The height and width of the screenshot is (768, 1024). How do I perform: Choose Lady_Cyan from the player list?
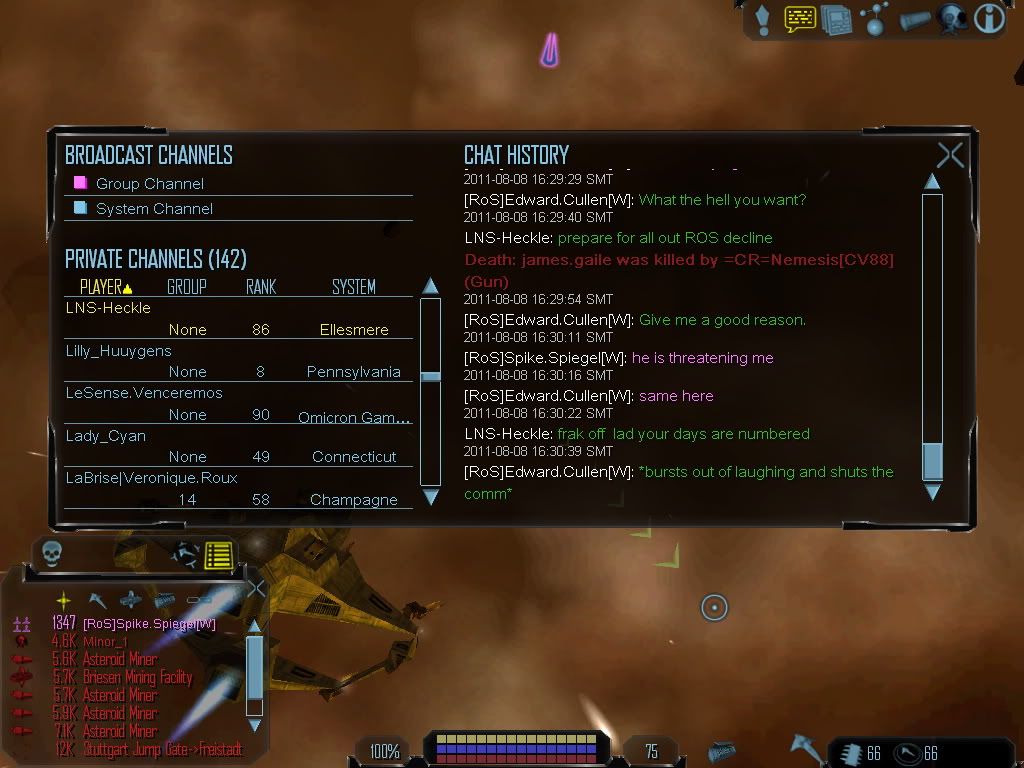pyautogui.click(x=105, y=436)
